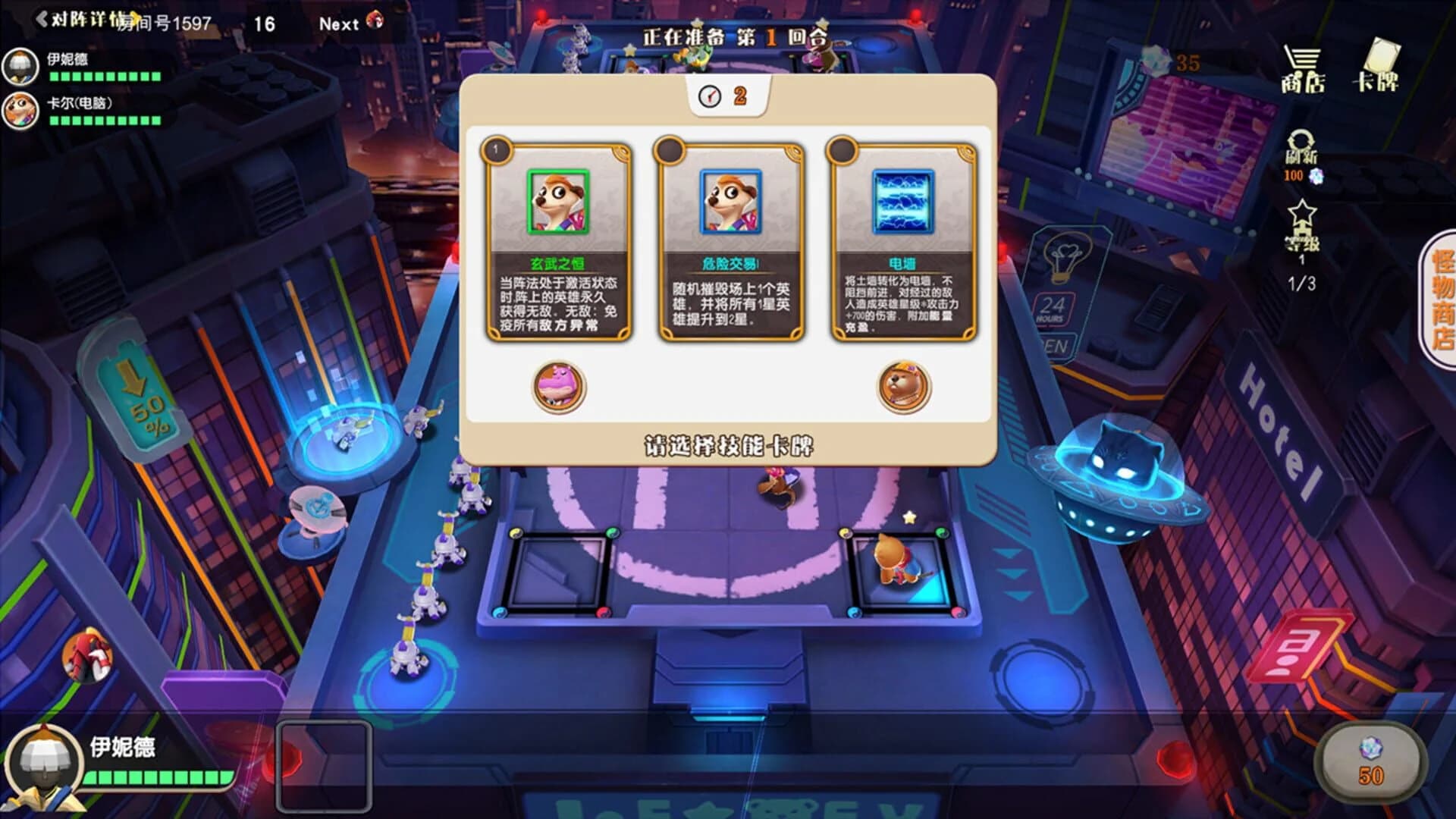This screenshot has width=1456, height=819.
Task: Click the pink hippo hero portrait coin
Action: [x=559, y=388]
